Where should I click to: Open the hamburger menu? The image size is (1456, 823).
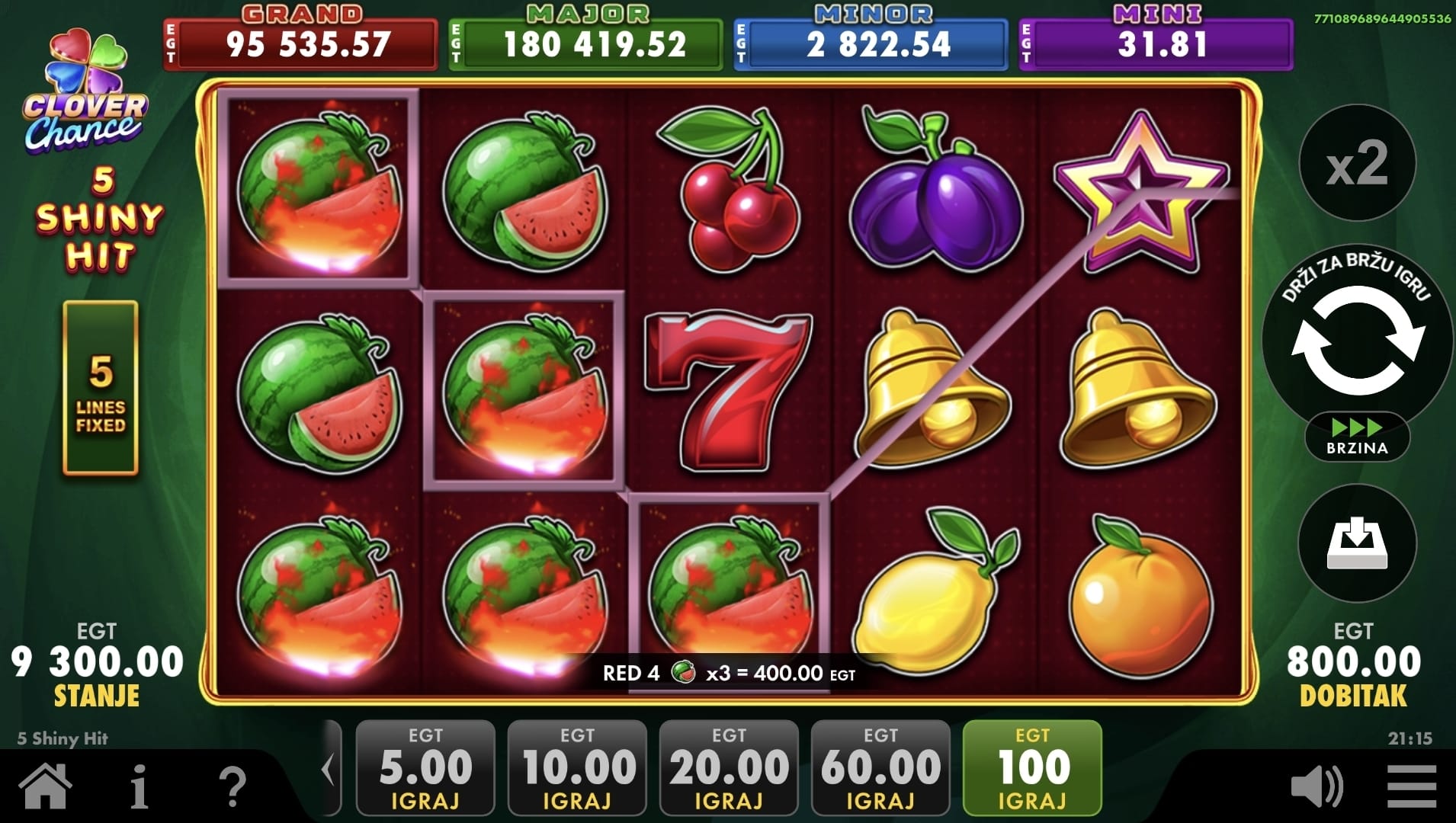pyautogui.click(x=1412, y=786)
